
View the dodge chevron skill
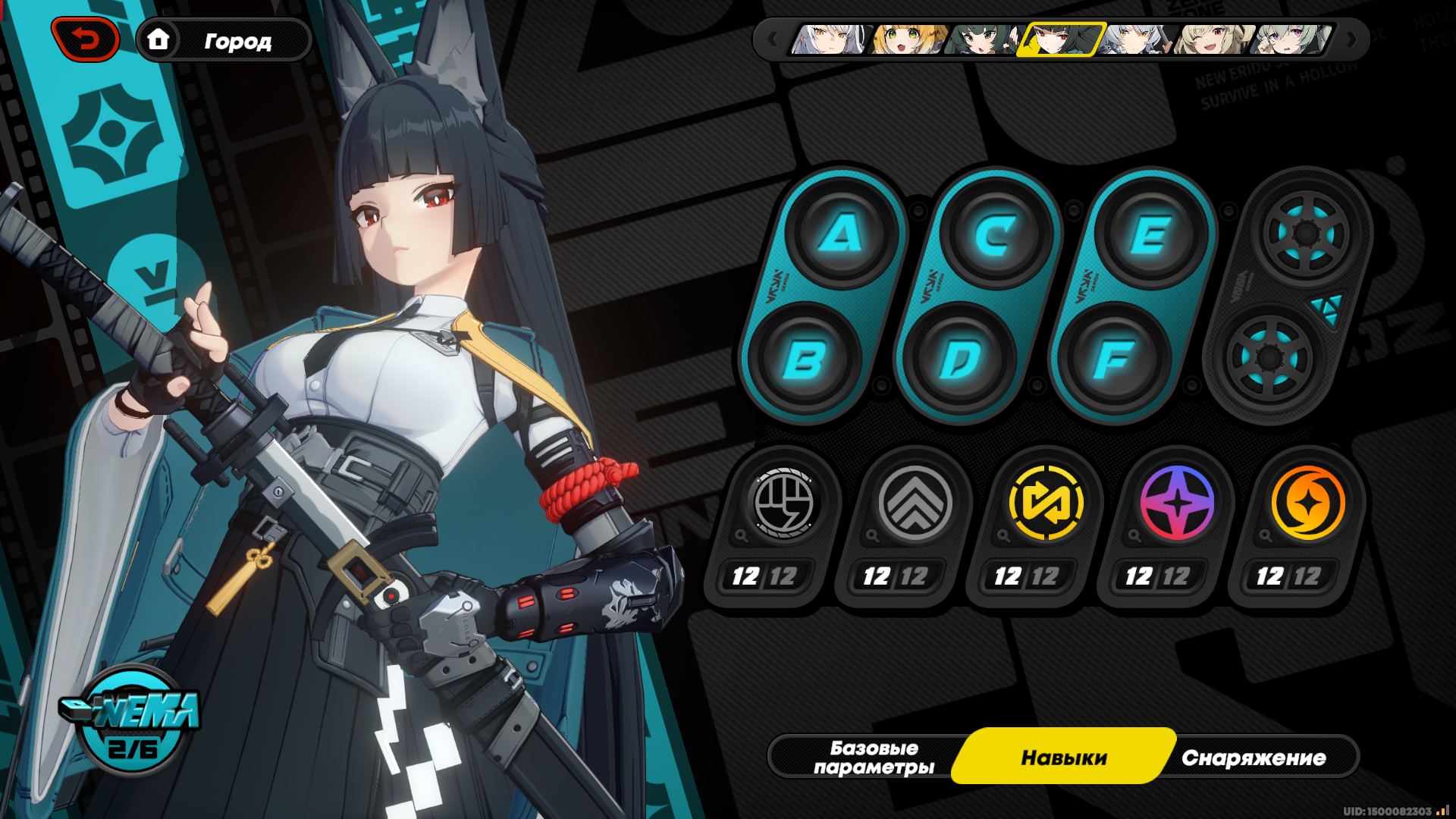915,504
